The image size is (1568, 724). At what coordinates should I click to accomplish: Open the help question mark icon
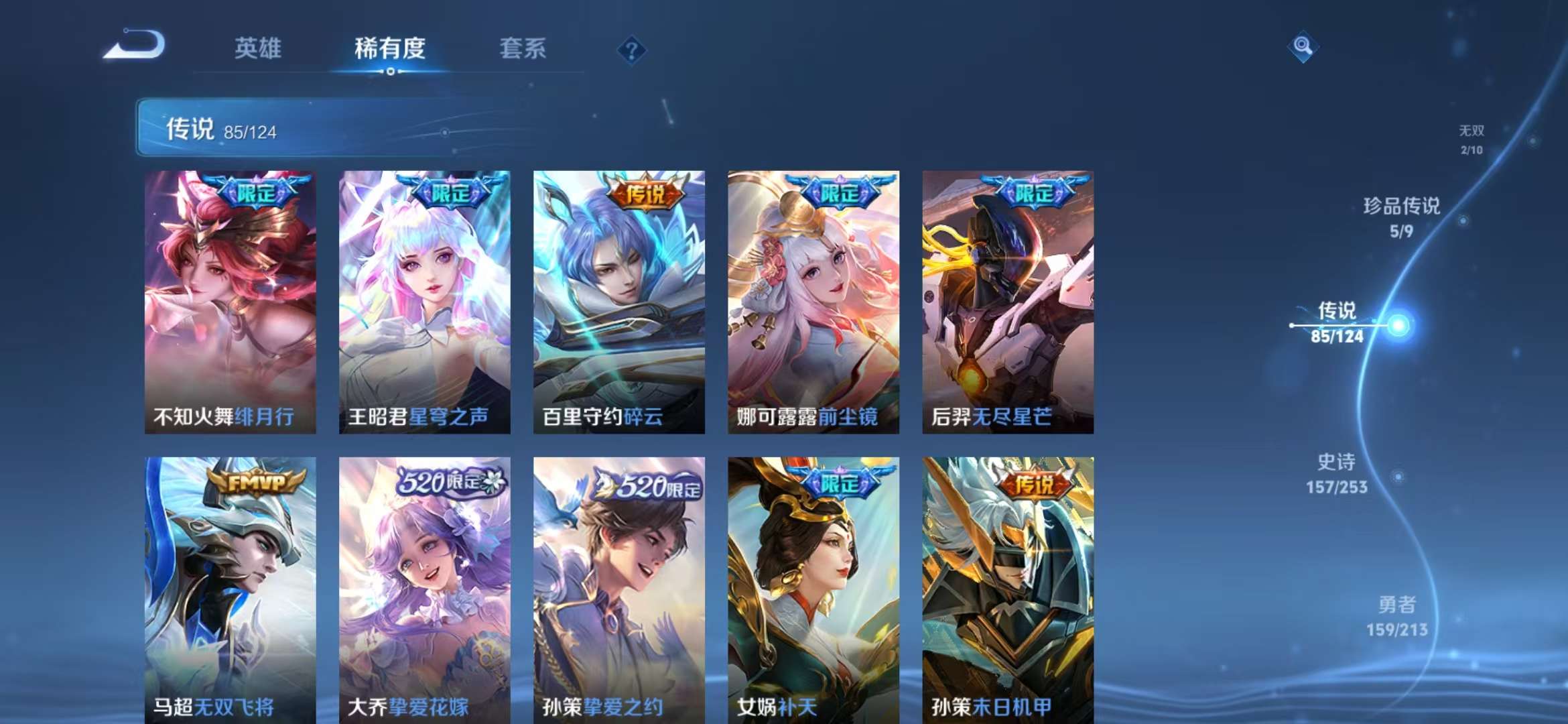(631, 50)
